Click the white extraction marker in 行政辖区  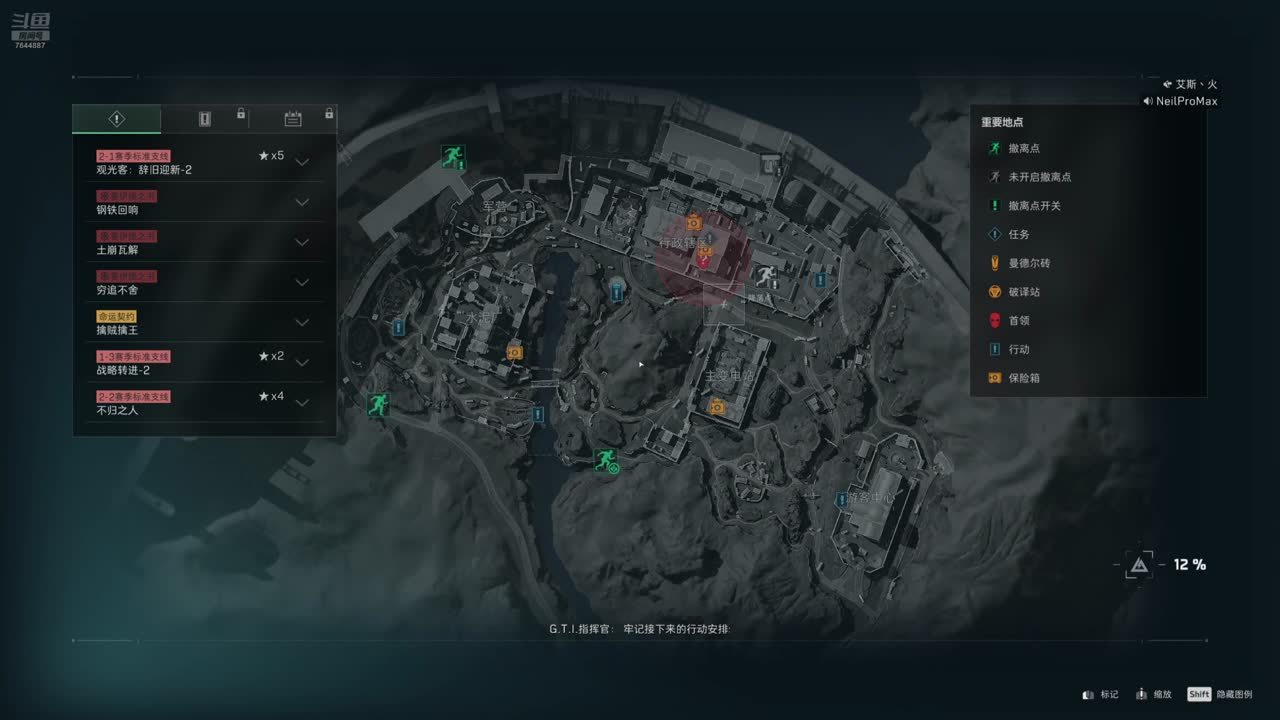766,276
